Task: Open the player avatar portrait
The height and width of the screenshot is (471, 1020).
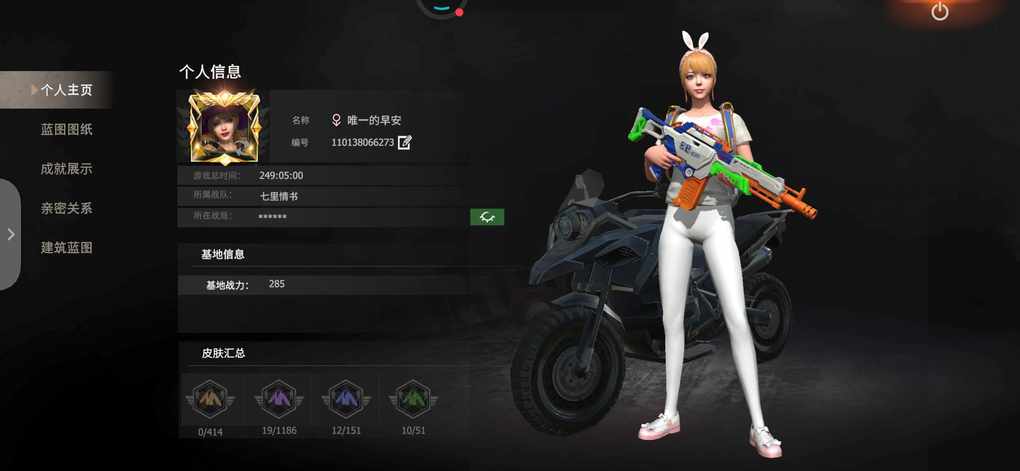Action: tap(223, 127)
